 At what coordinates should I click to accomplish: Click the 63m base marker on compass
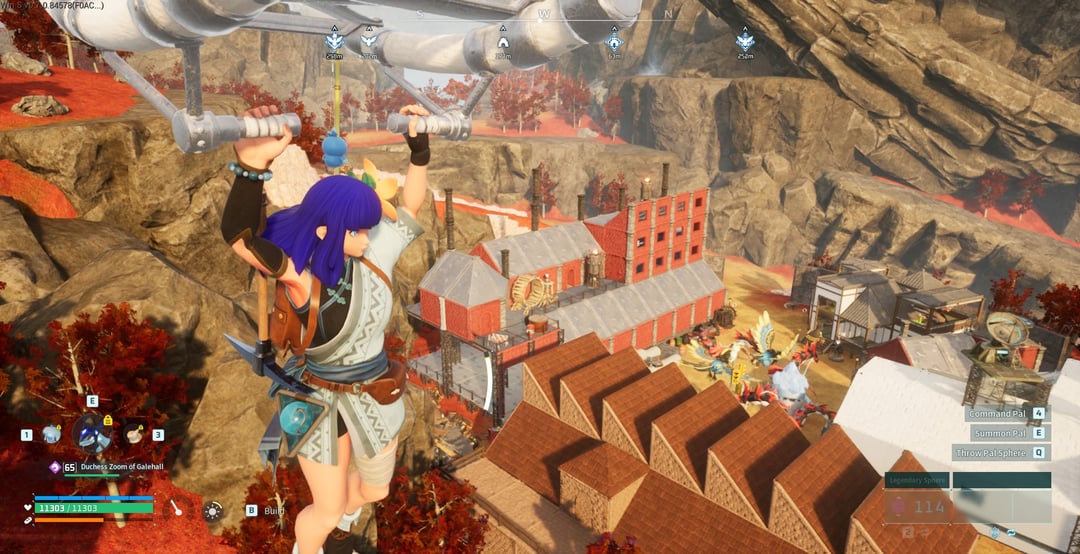pos(614,42)
